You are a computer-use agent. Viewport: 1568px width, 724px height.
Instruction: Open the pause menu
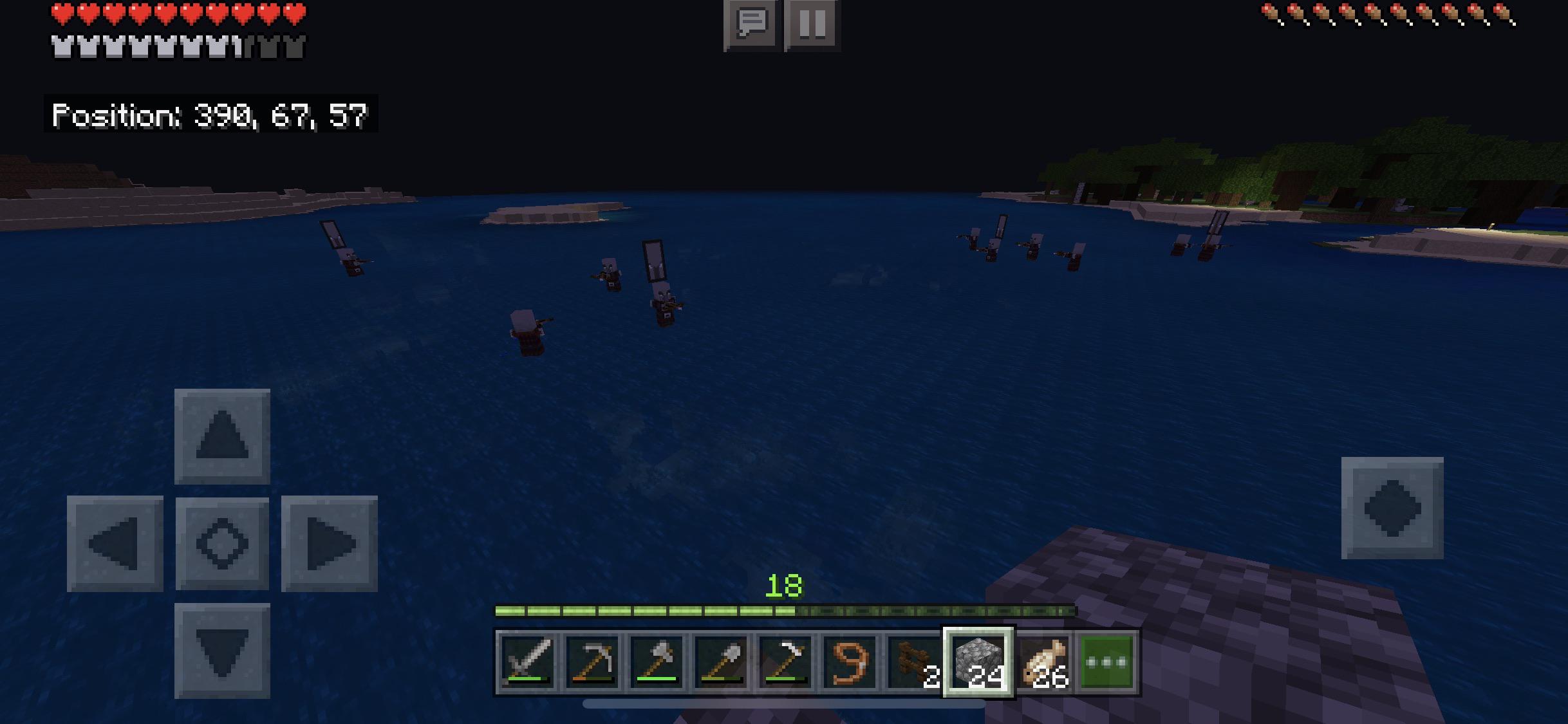pos(812,26)
